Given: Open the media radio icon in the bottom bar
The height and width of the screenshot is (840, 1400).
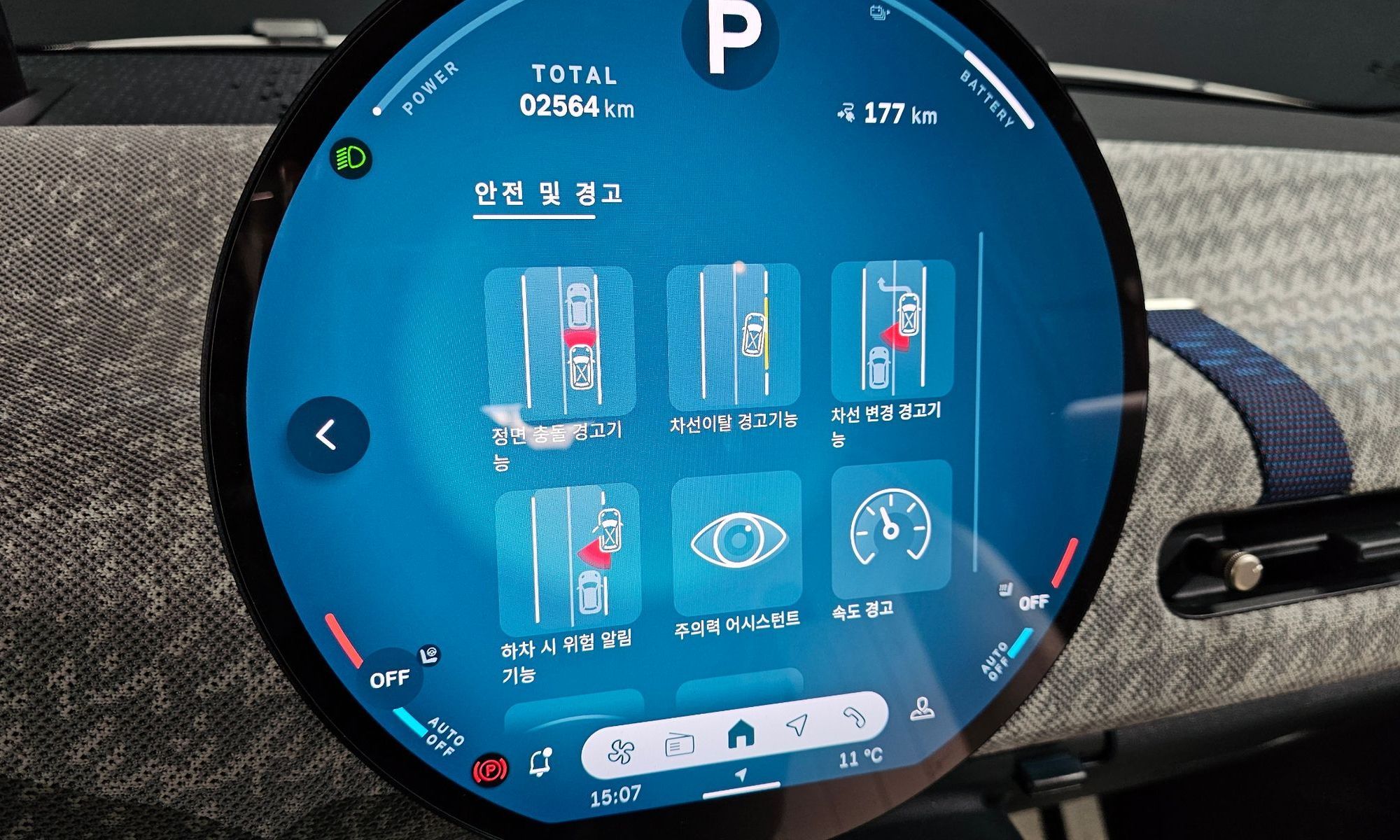Looking at the screenshot, I should (x=679, y=745).
